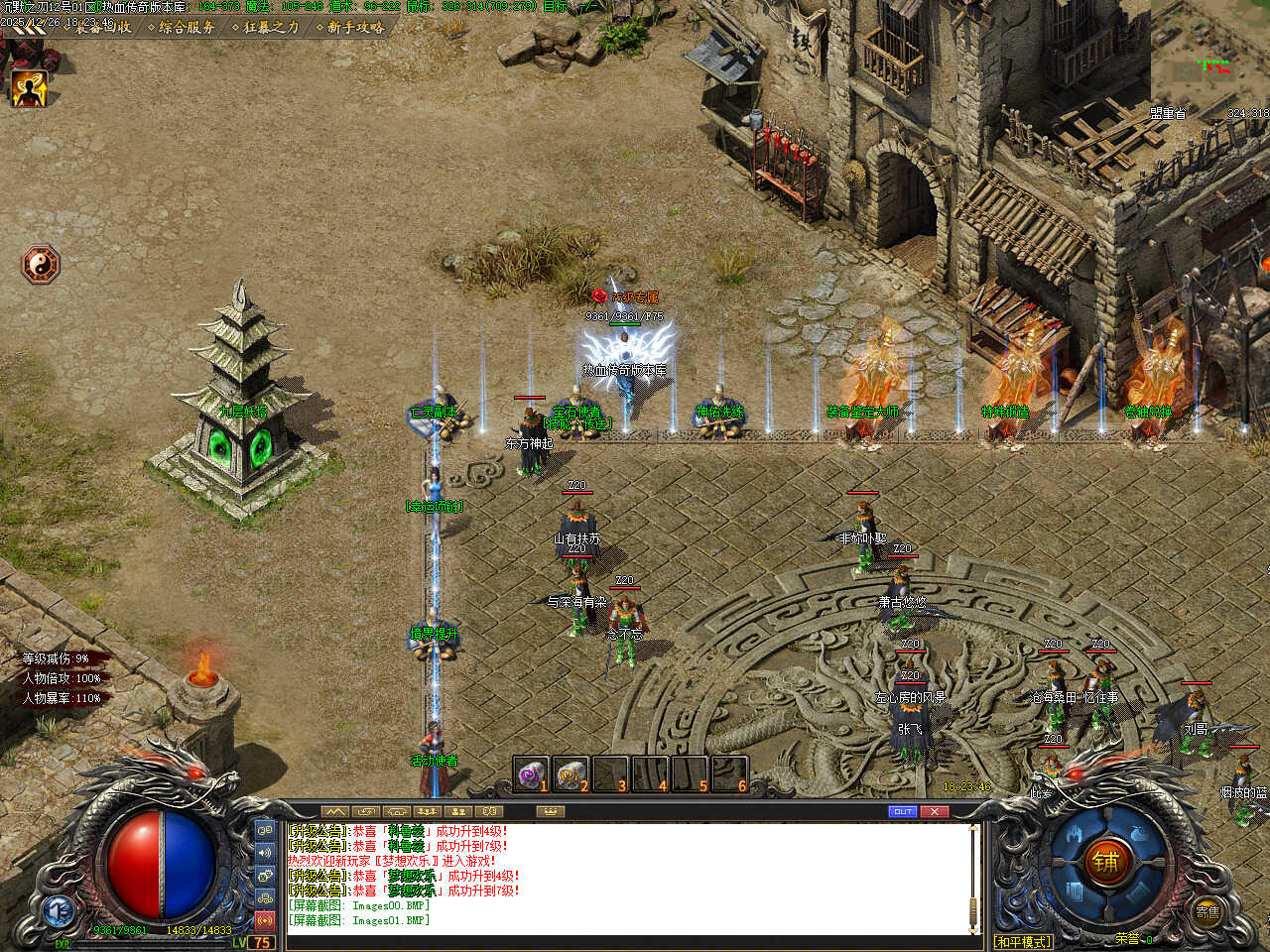Click the glowing figure buff icon

pyautogui.click(x=29, y=90)
